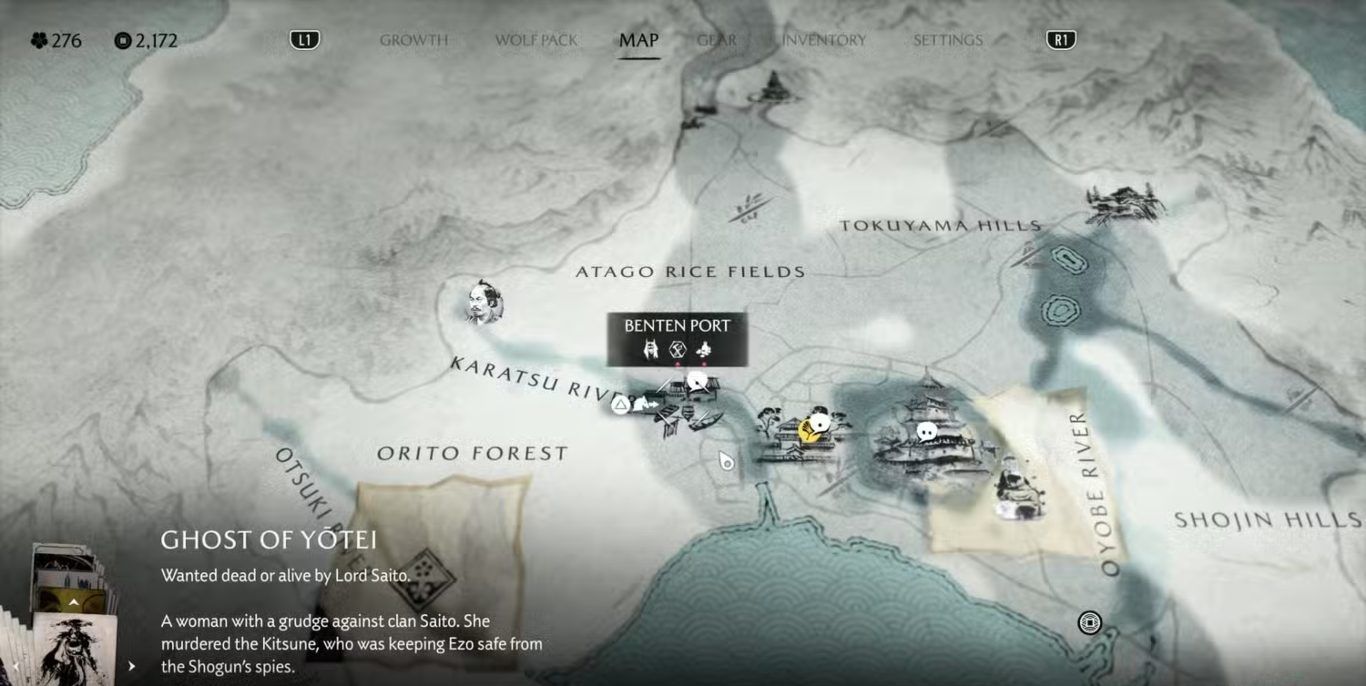Select the speech bubble marker at Benten Port
This screenshot has width=1366, height=686.
697,381
